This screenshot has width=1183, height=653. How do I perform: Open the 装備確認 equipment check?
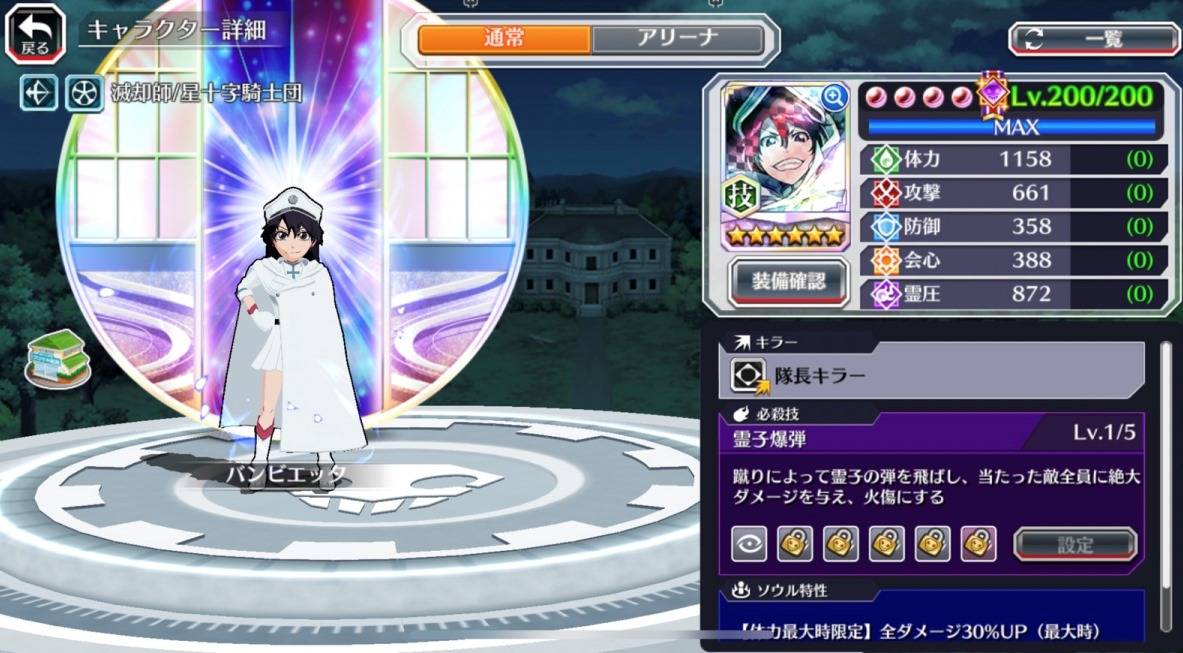pos(789,282)
